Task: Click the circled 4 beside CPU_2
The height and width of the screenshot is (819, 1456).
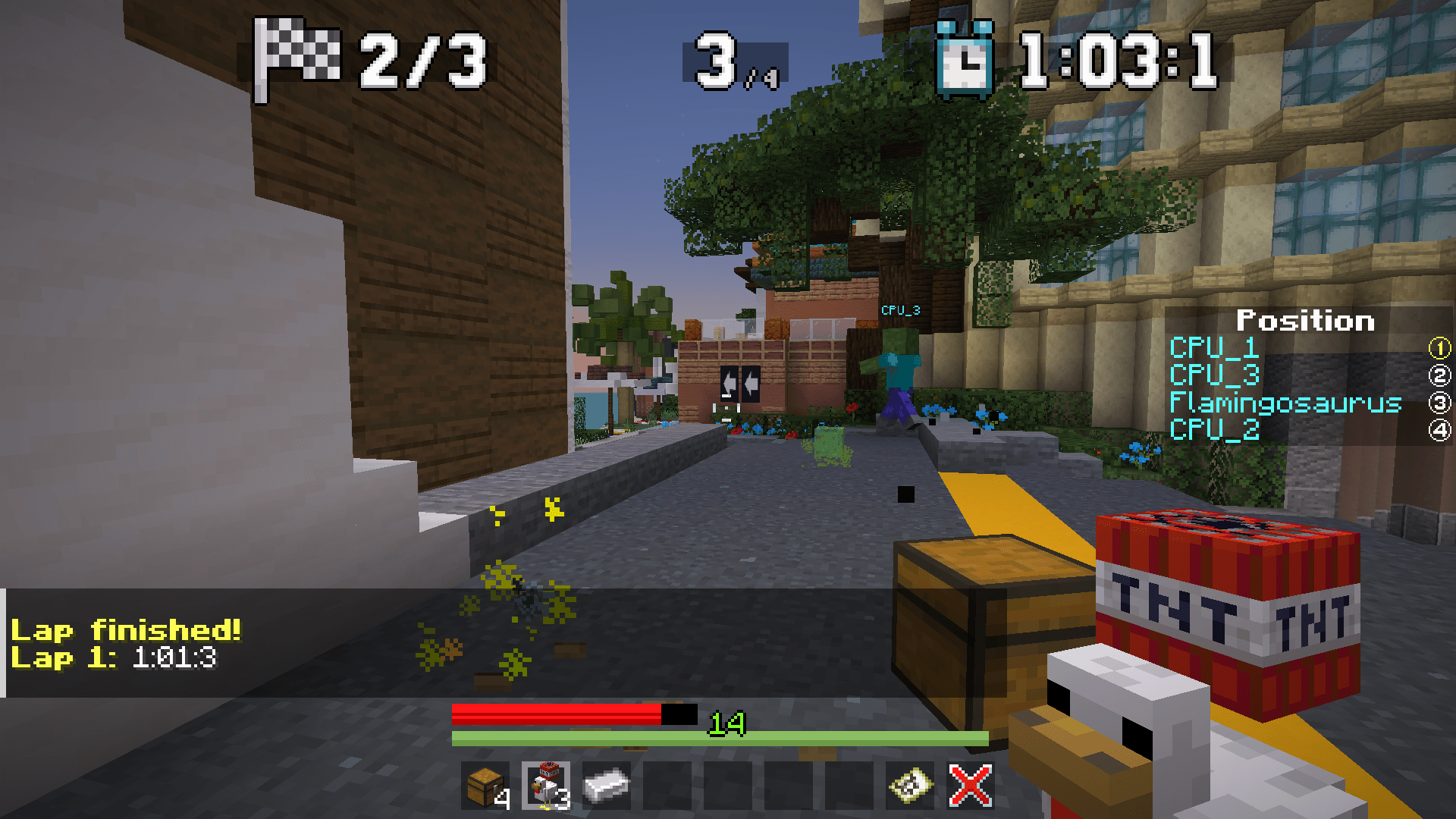Action: pyautogui.click(x=1437, y=431)
